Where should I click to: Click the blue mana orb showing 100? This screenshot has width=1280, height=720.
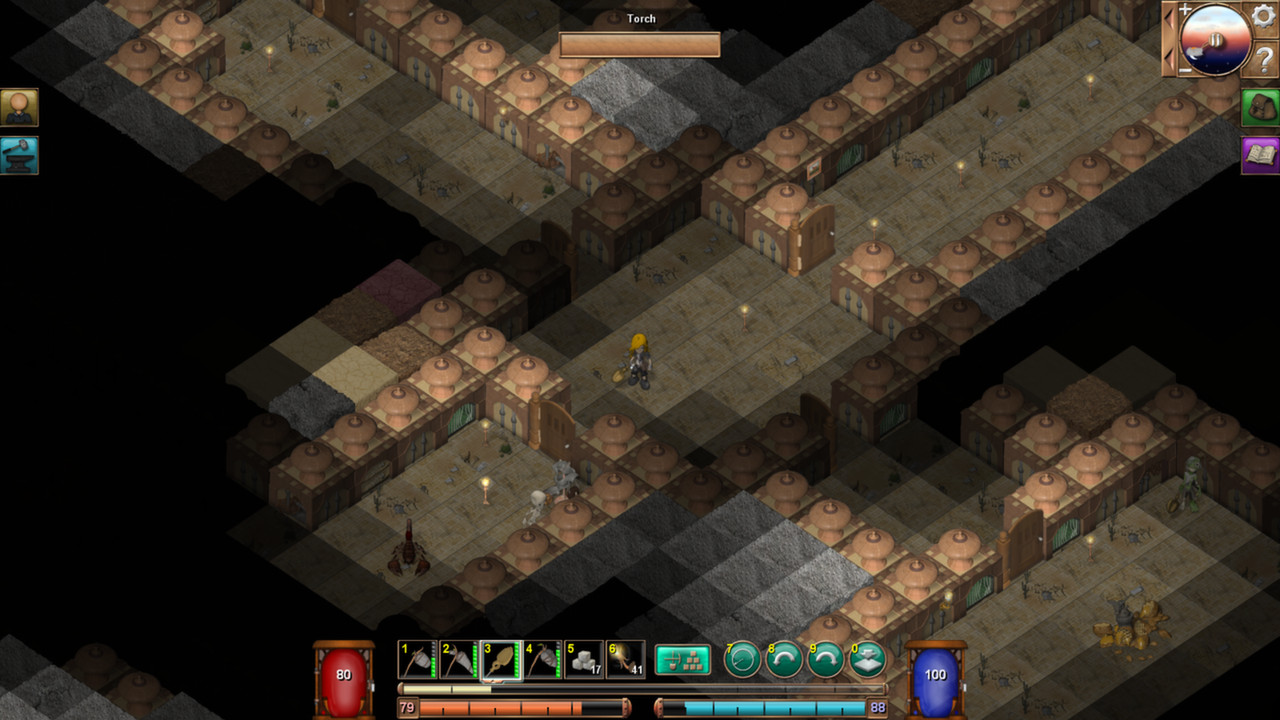[x=933, y=674]
